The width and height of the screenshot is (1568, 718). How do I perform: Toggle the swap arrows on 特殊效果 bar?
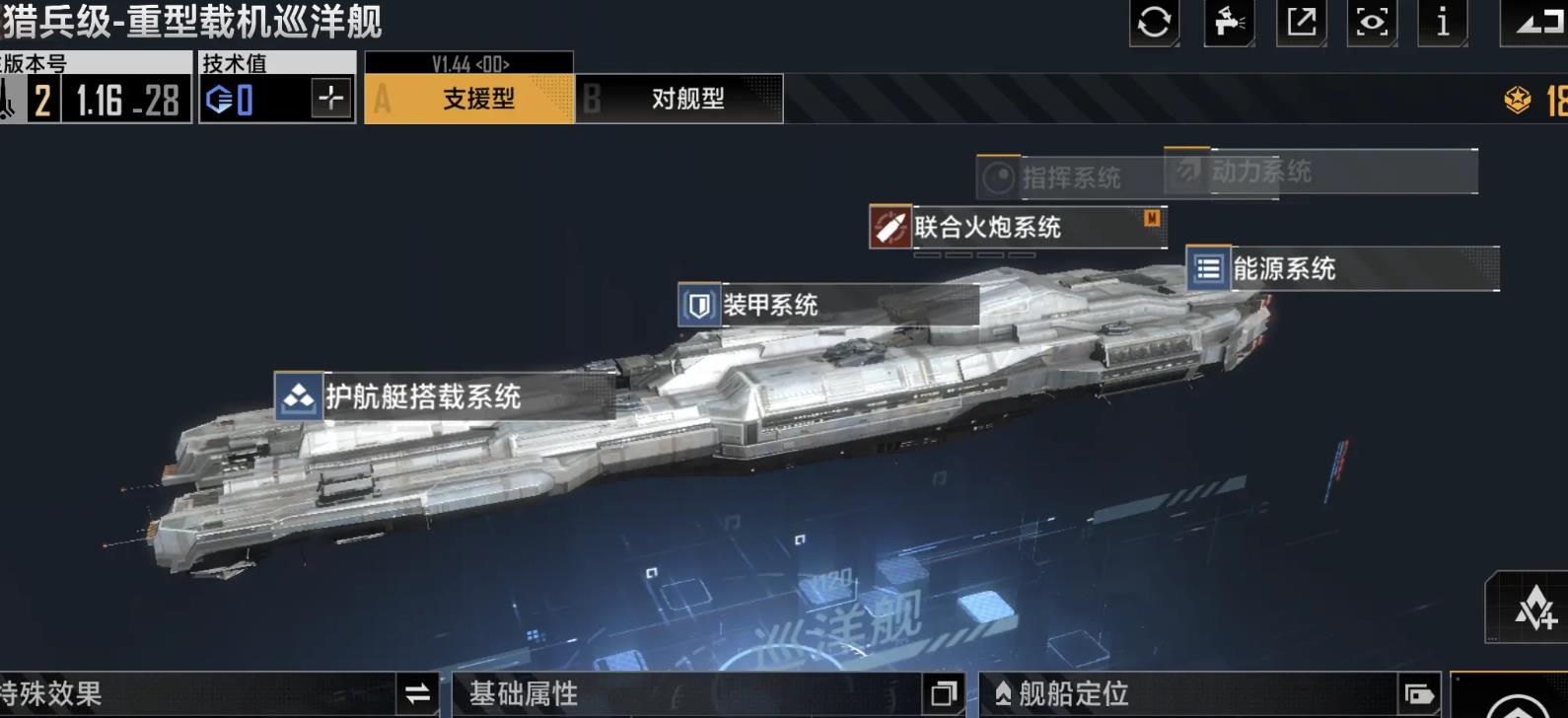pyautogui.click(x=417, y=694)
